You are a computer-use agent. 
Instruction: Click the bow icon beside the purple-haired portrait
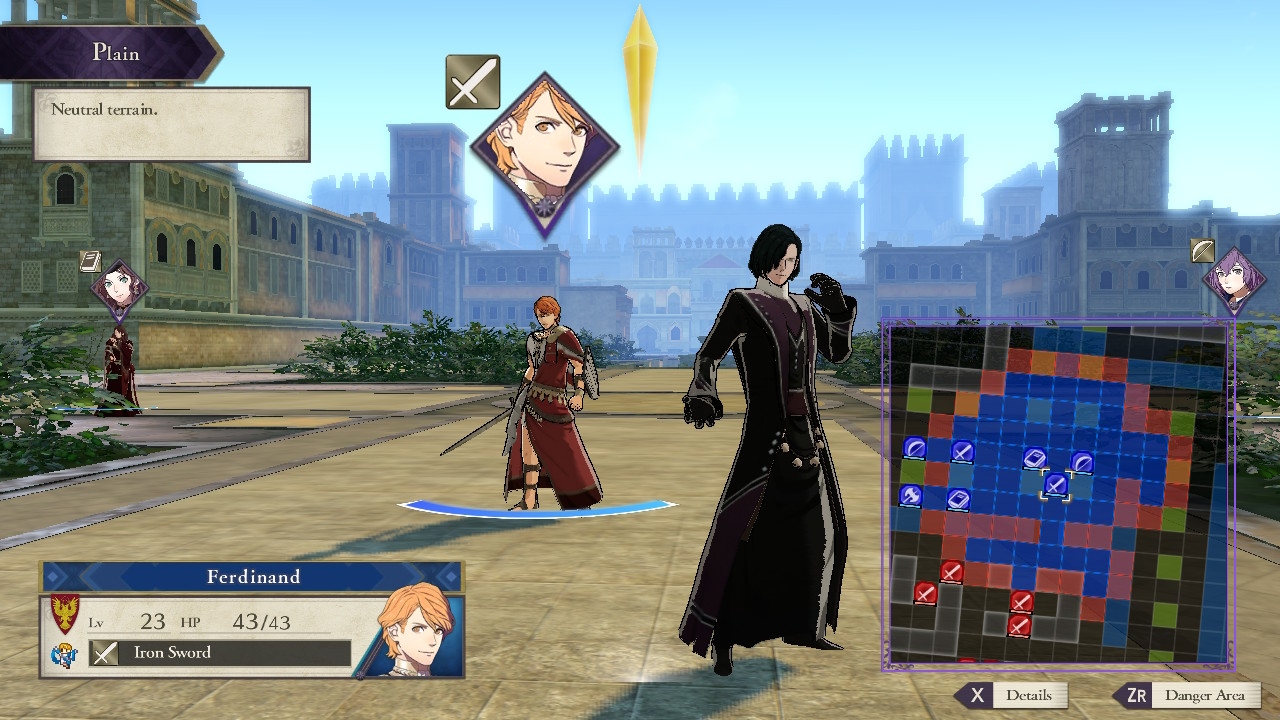[1203, 251]
